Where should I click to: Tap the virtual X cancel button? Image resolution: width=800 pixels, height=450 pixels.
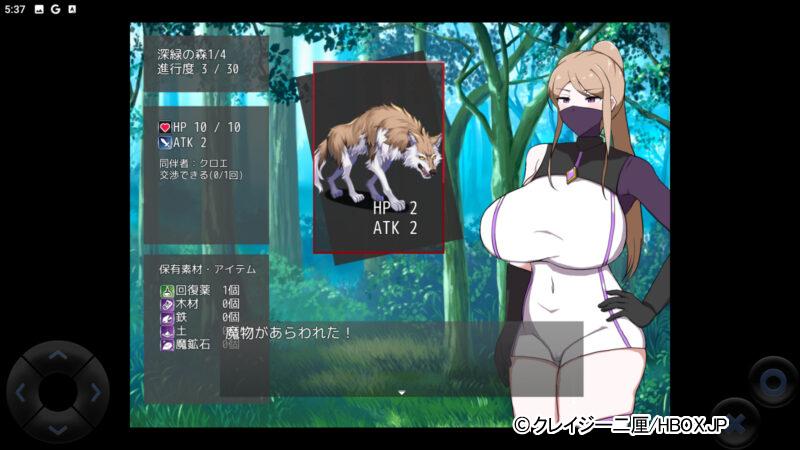click(x=734, y=420)
